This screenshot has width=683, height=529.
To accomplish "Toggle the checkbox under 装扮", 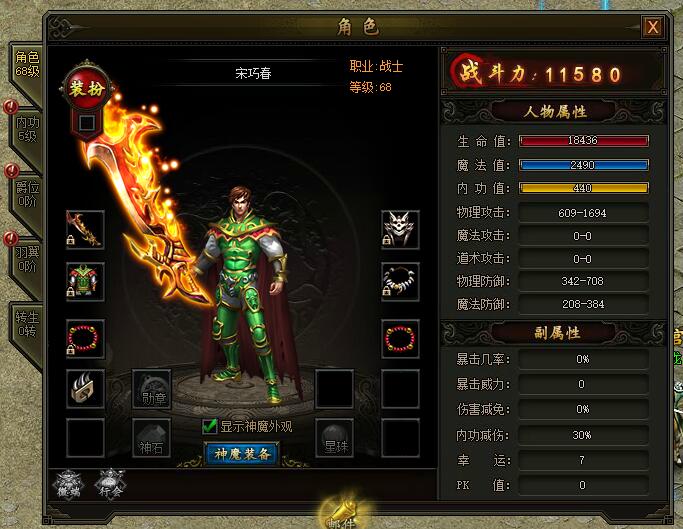I will [87, 122].
